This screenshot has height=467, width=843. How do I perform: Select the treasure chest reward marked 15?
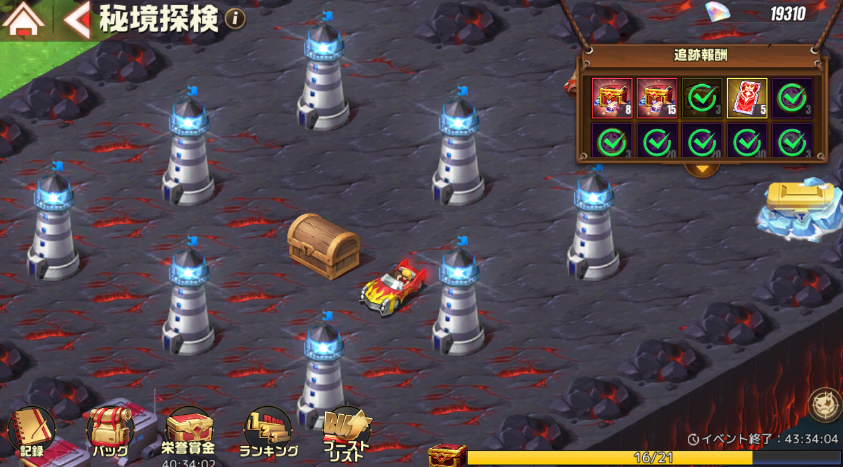(656, 98)
